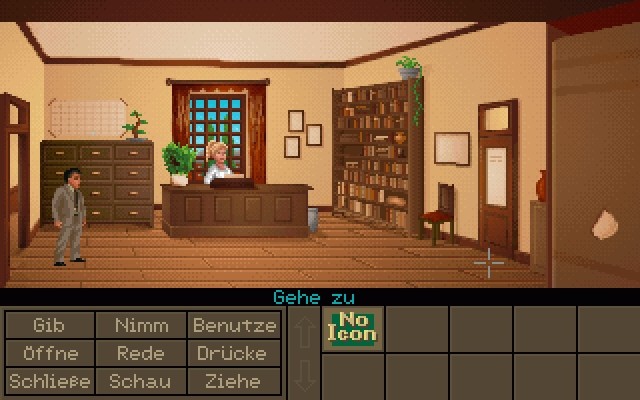Select the Gib verb
The image size is (640, 400).
[48, 326]
